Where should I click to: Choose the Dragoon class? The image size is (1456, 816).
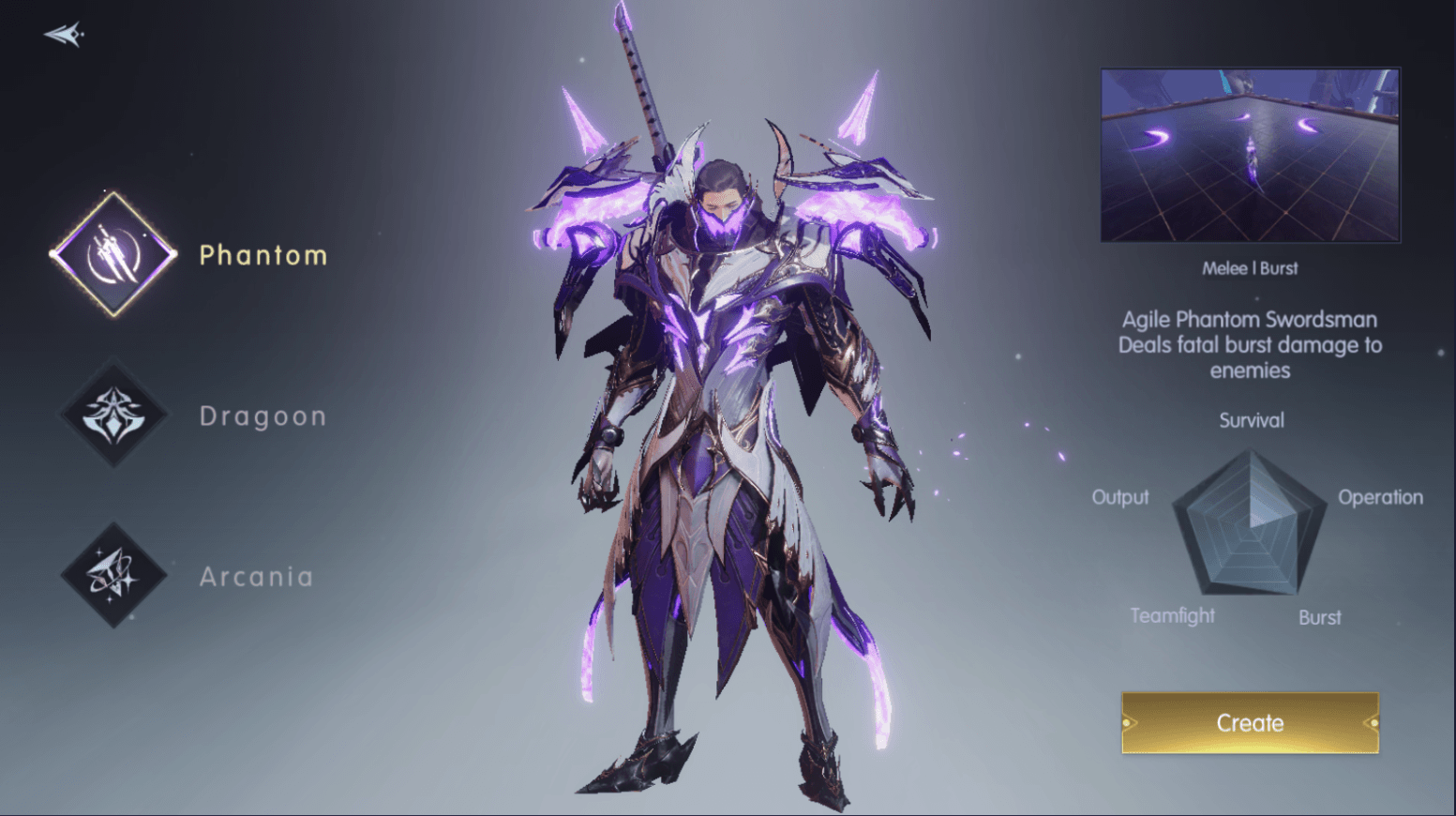(113, 415)
